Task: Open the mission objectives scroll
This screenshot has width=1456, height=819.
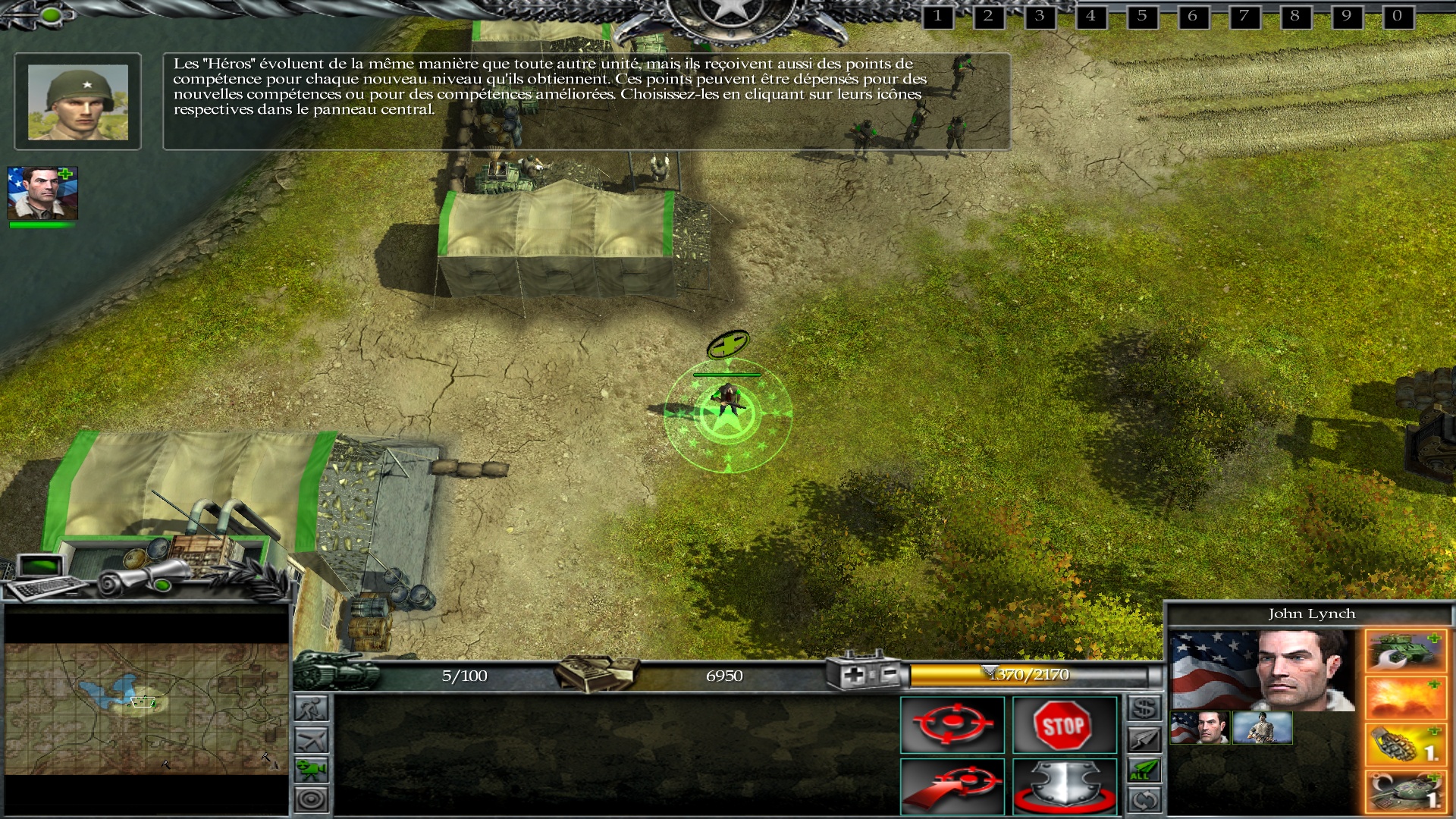Action: (144, 578)
